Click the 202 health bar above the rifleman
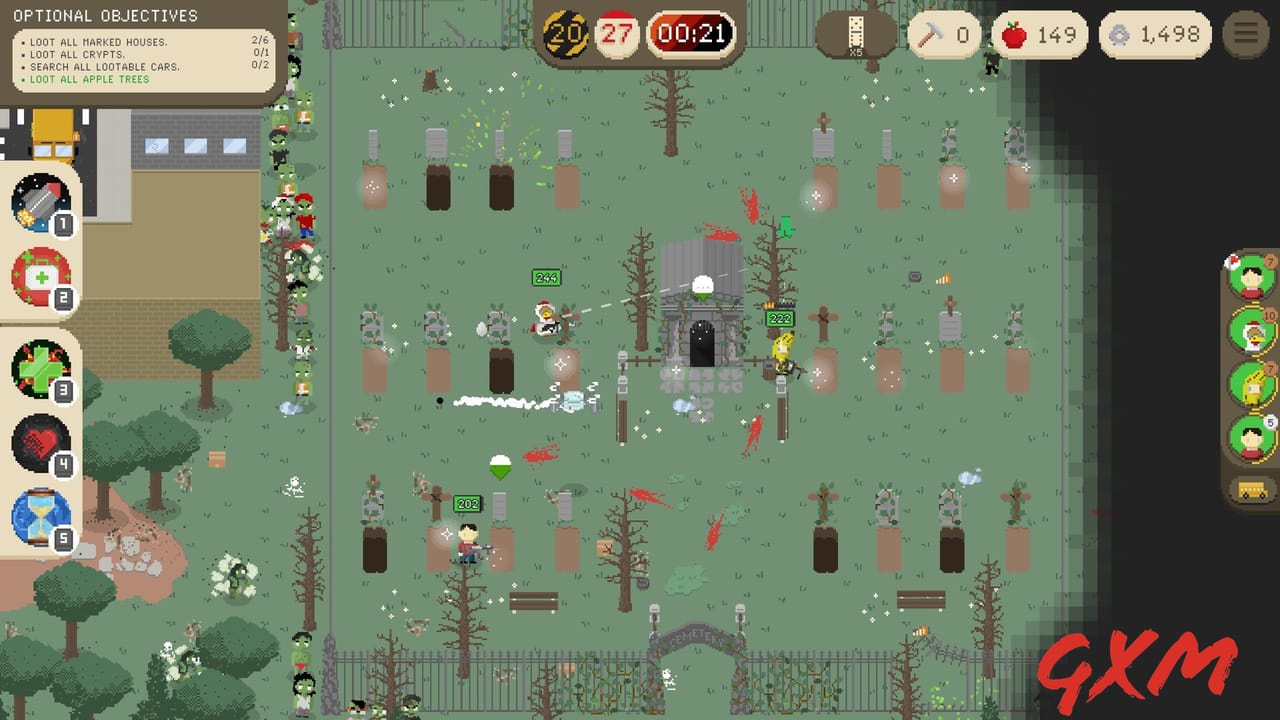The height and width of the screenshot is (720, 1280). [467, 504]
